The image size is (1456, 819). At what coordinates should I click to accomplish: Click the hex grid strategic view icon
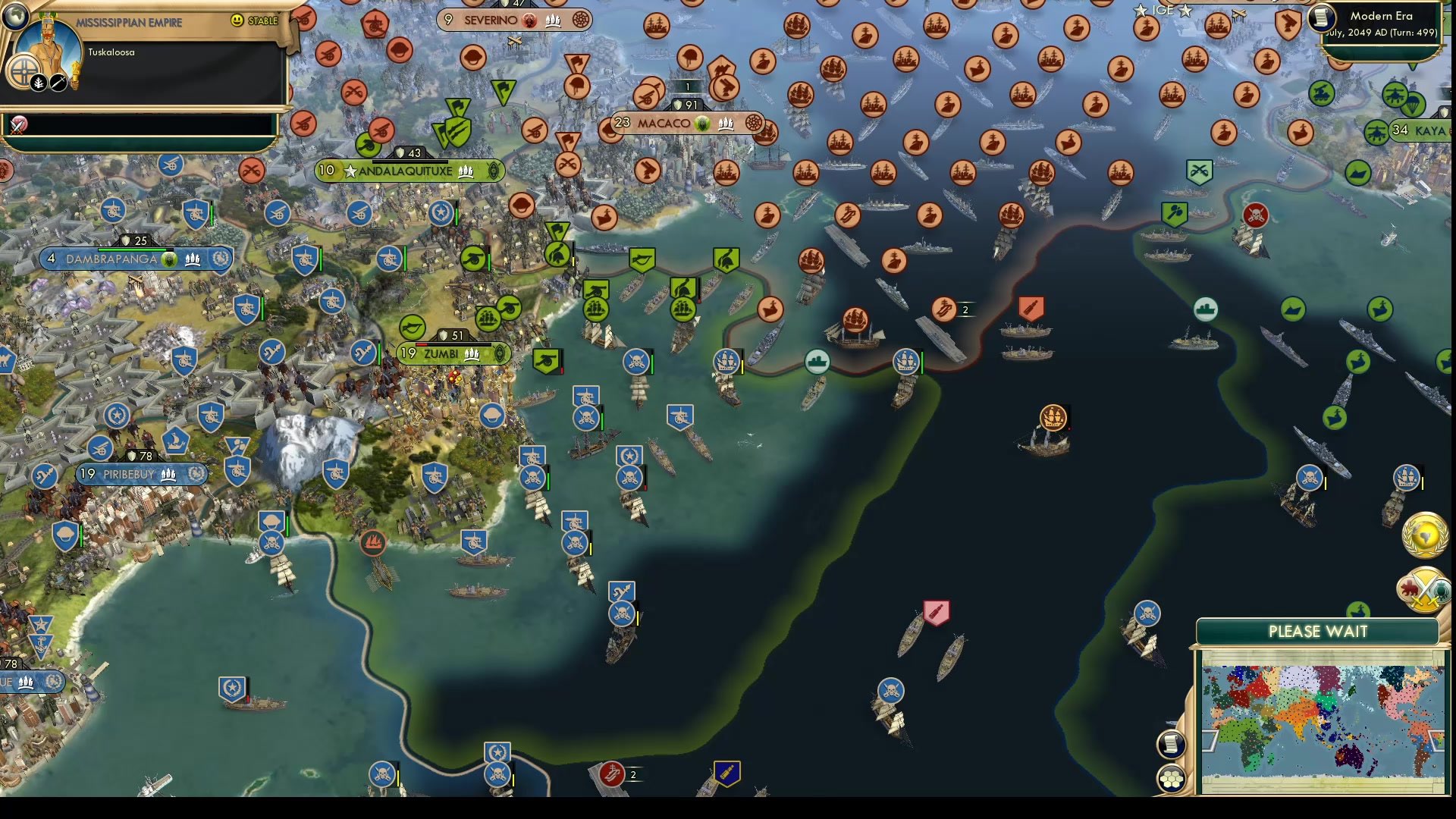[1172, 777]
